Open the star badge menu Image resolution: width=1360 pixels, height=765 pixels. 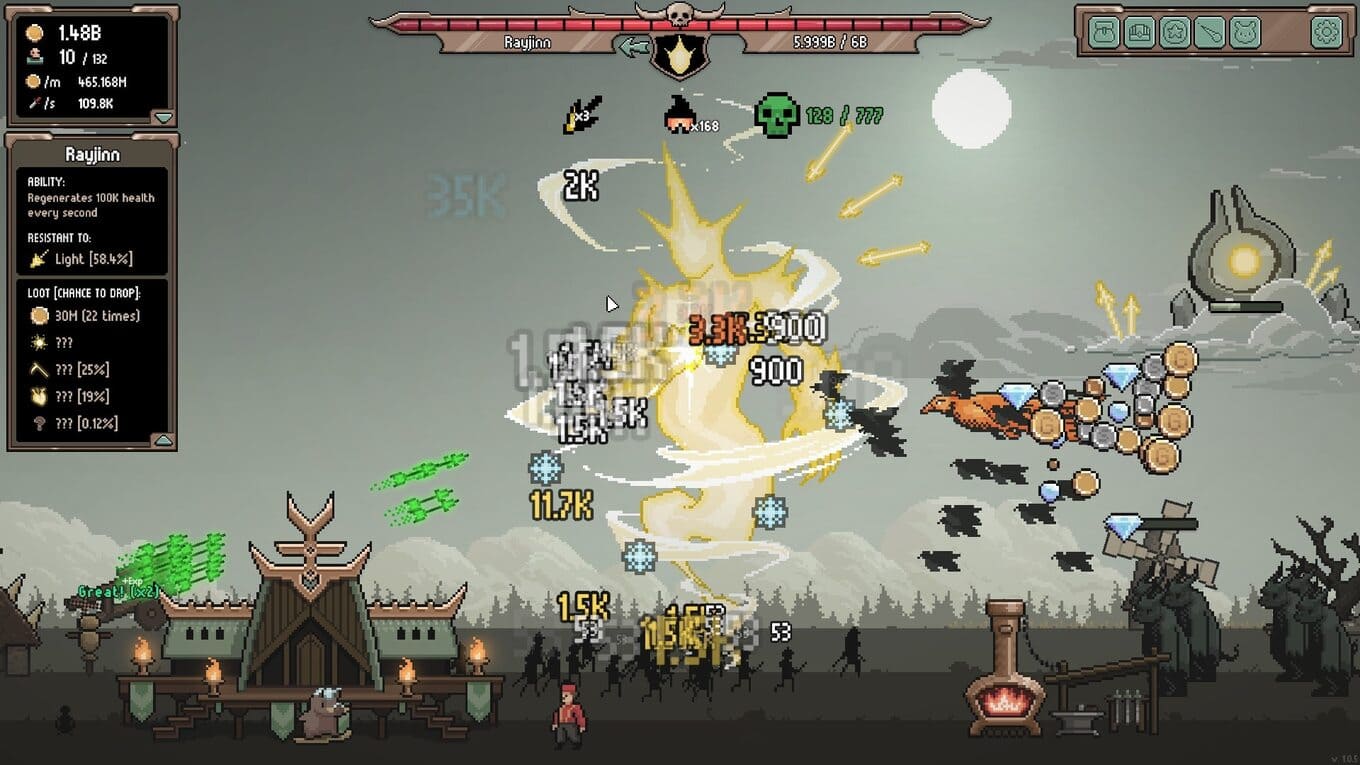[x=1177, y=33]
